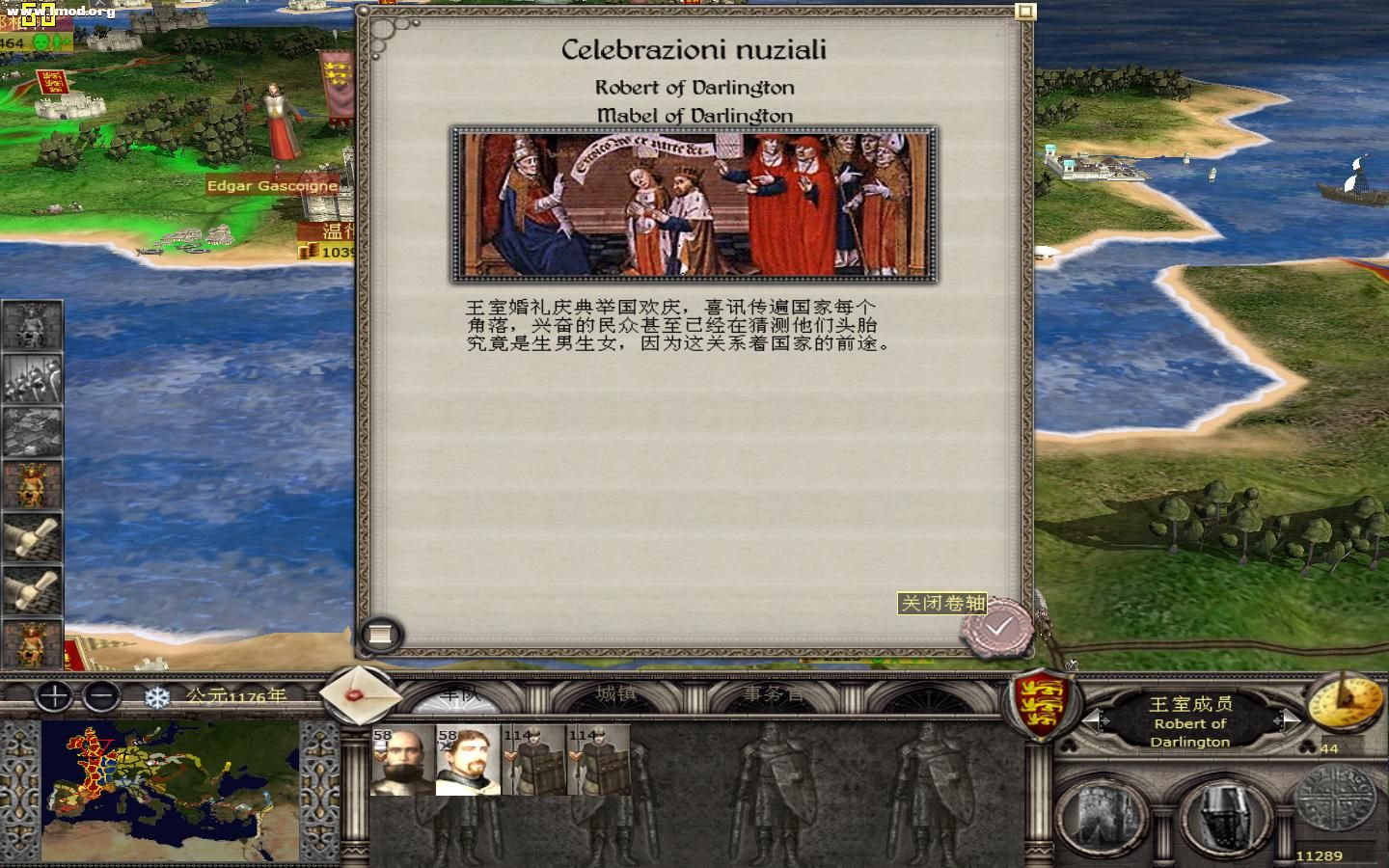Select the Edgar Gascoigne character label
This screenshot has height=868, width=1389.
272,185
